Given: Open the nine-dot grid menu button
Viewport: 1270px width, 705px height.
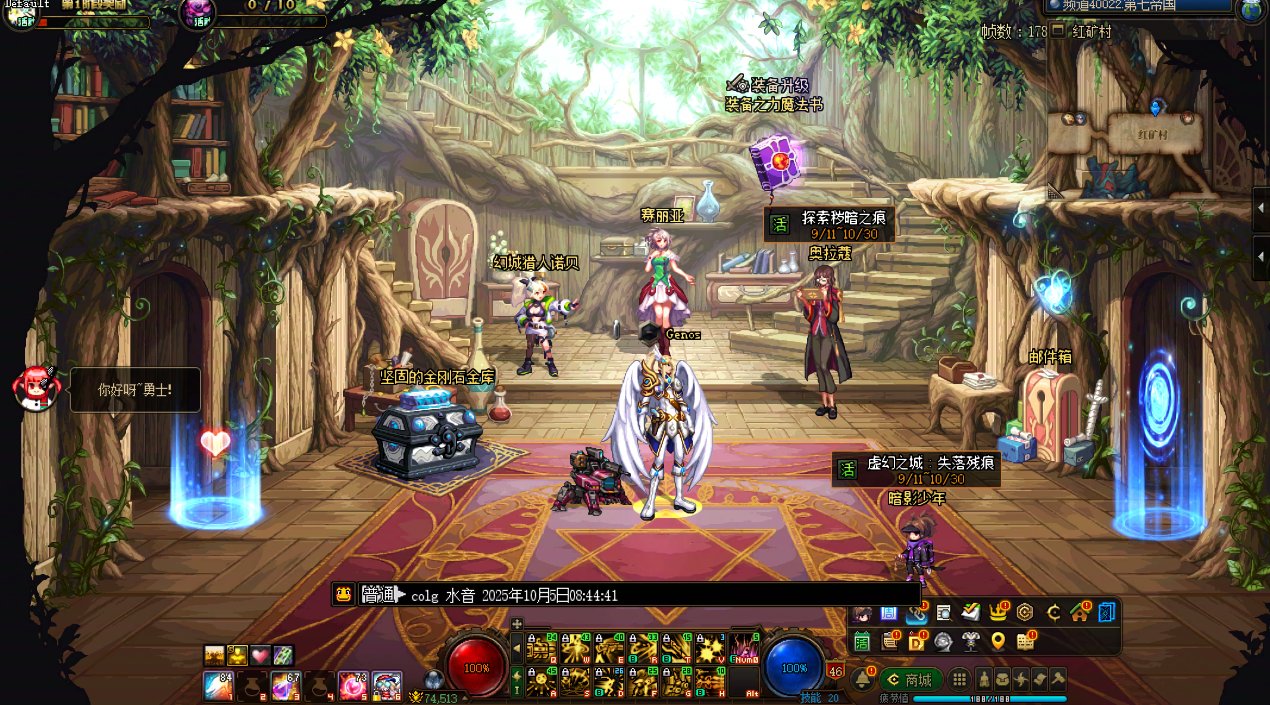Looking at the screenshot, I should (959, 679).
